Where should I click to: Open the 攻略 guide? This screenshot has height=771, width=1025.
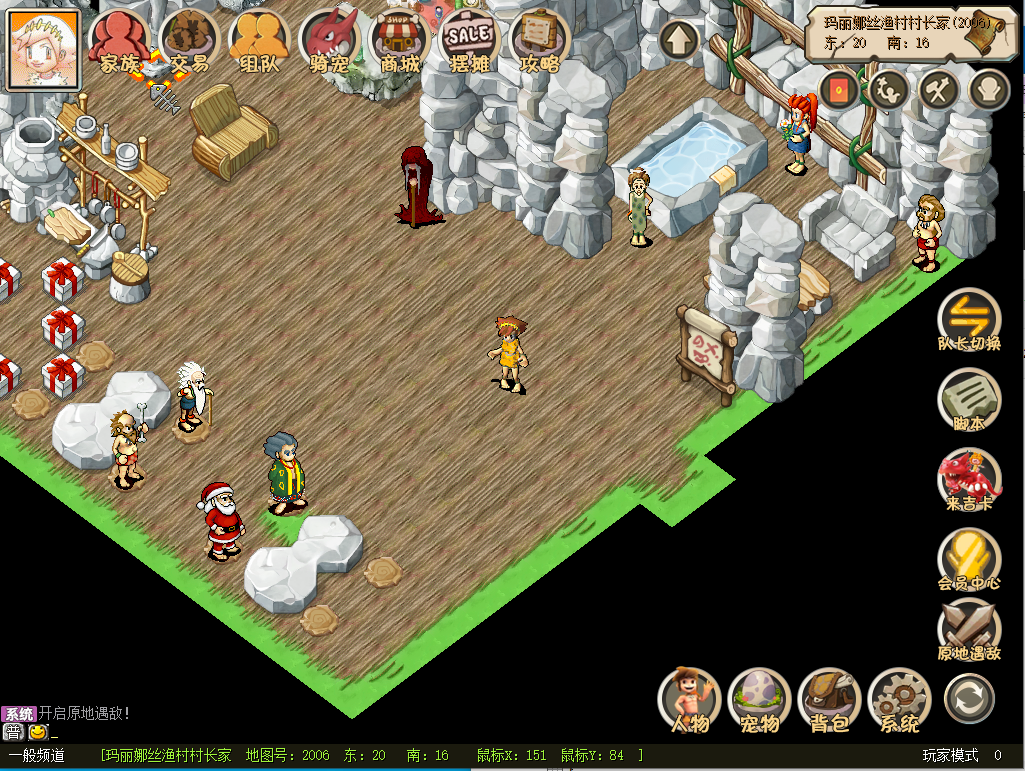[540, 40]
